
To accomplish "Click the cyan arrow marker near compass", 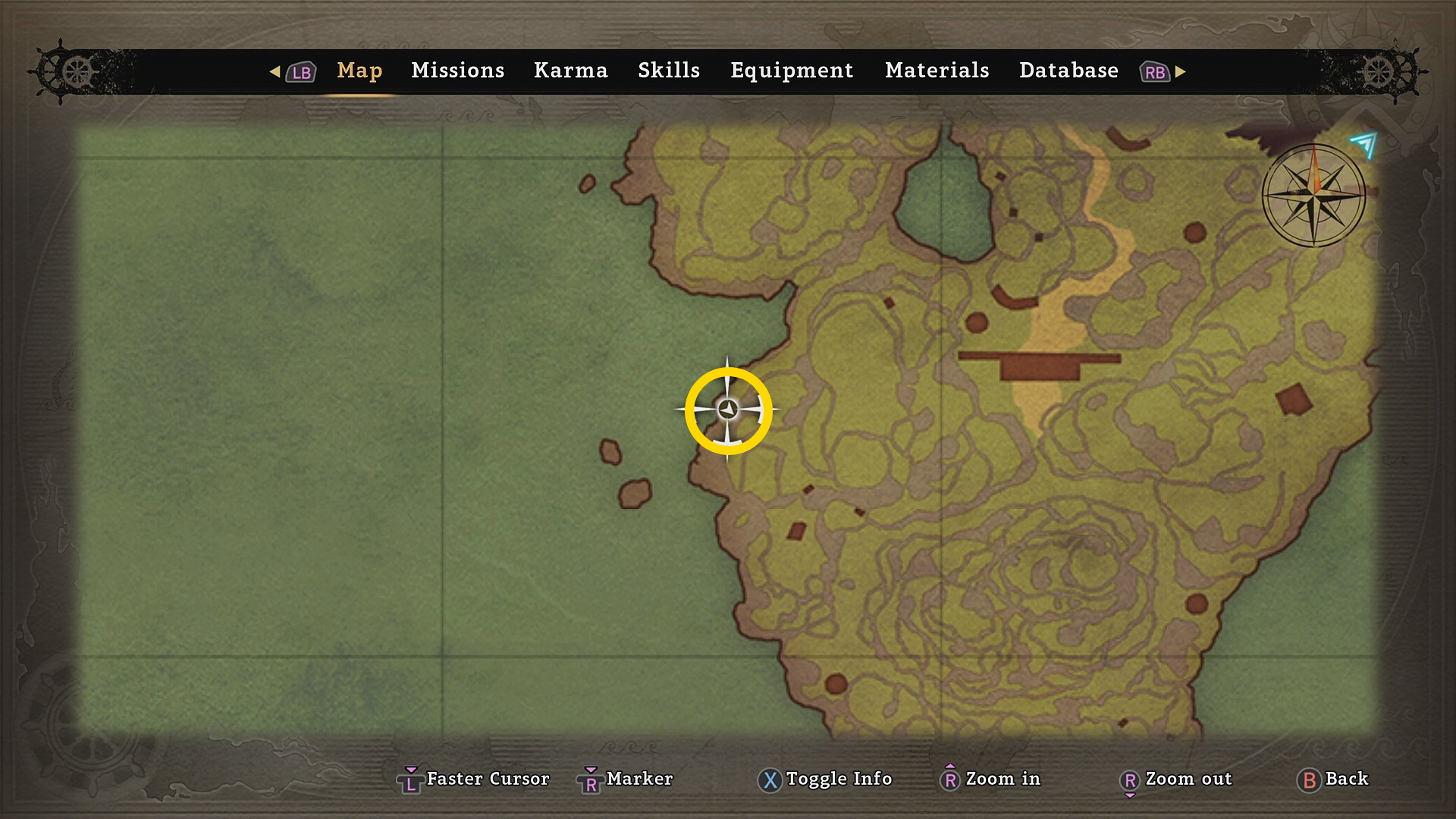I will coord(1364,143).
